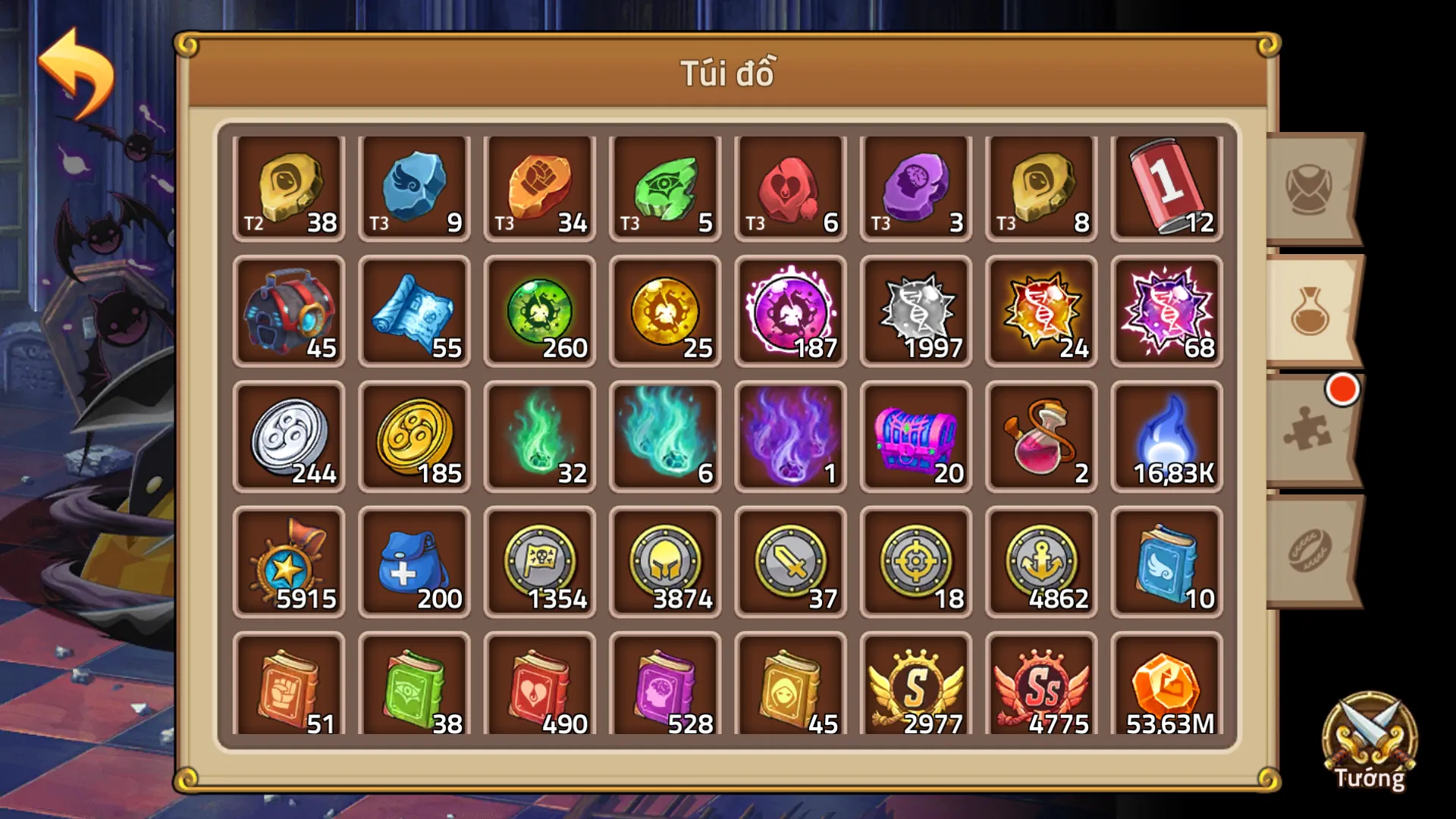This screenshot has height=819, width=1456.
Task: Open the orange fist stone item
Action: pos(539,186)
